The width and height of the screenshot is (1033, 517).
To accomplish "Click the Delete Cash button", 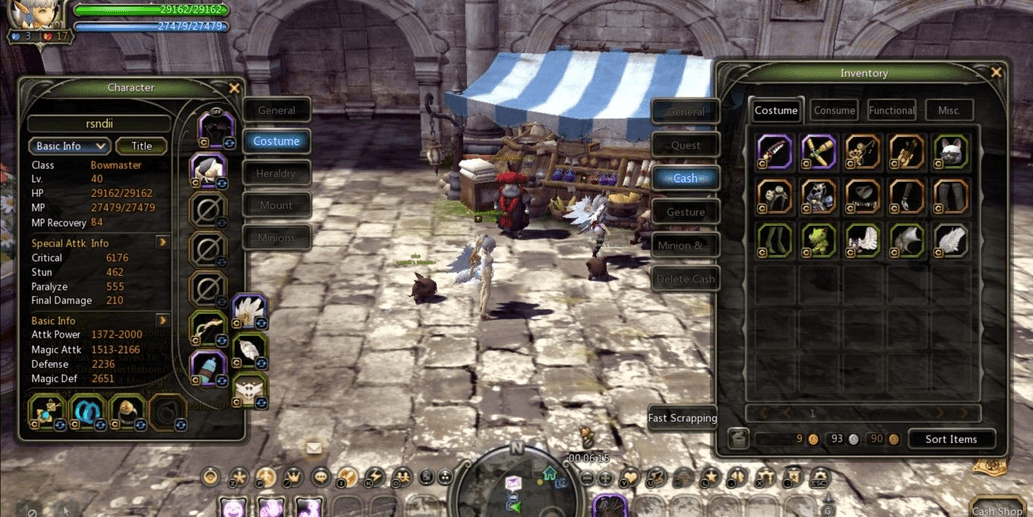I will (685, 279).
